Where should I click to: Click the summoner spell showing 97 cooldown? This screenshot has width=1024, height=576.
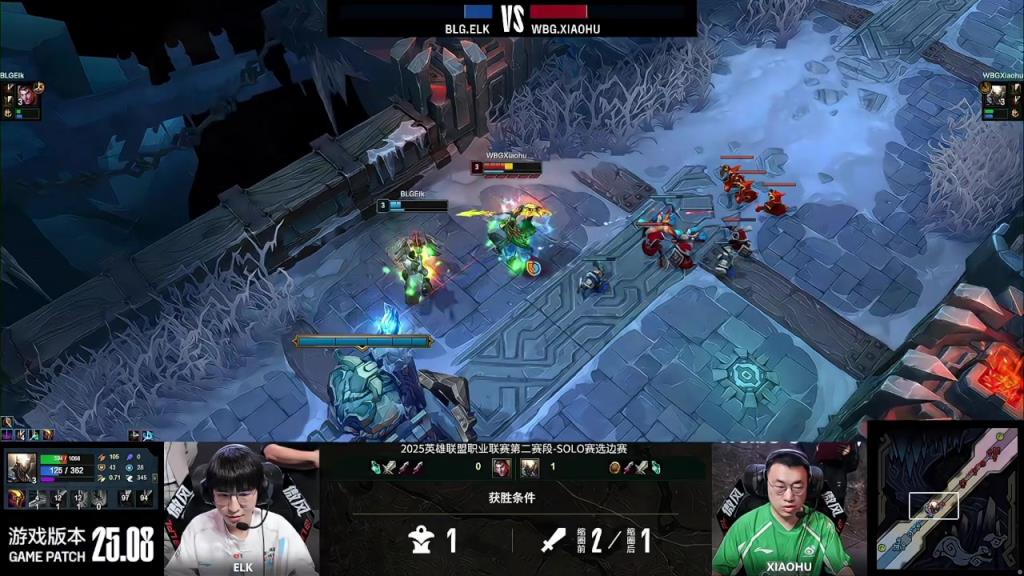tap(126, 497)
